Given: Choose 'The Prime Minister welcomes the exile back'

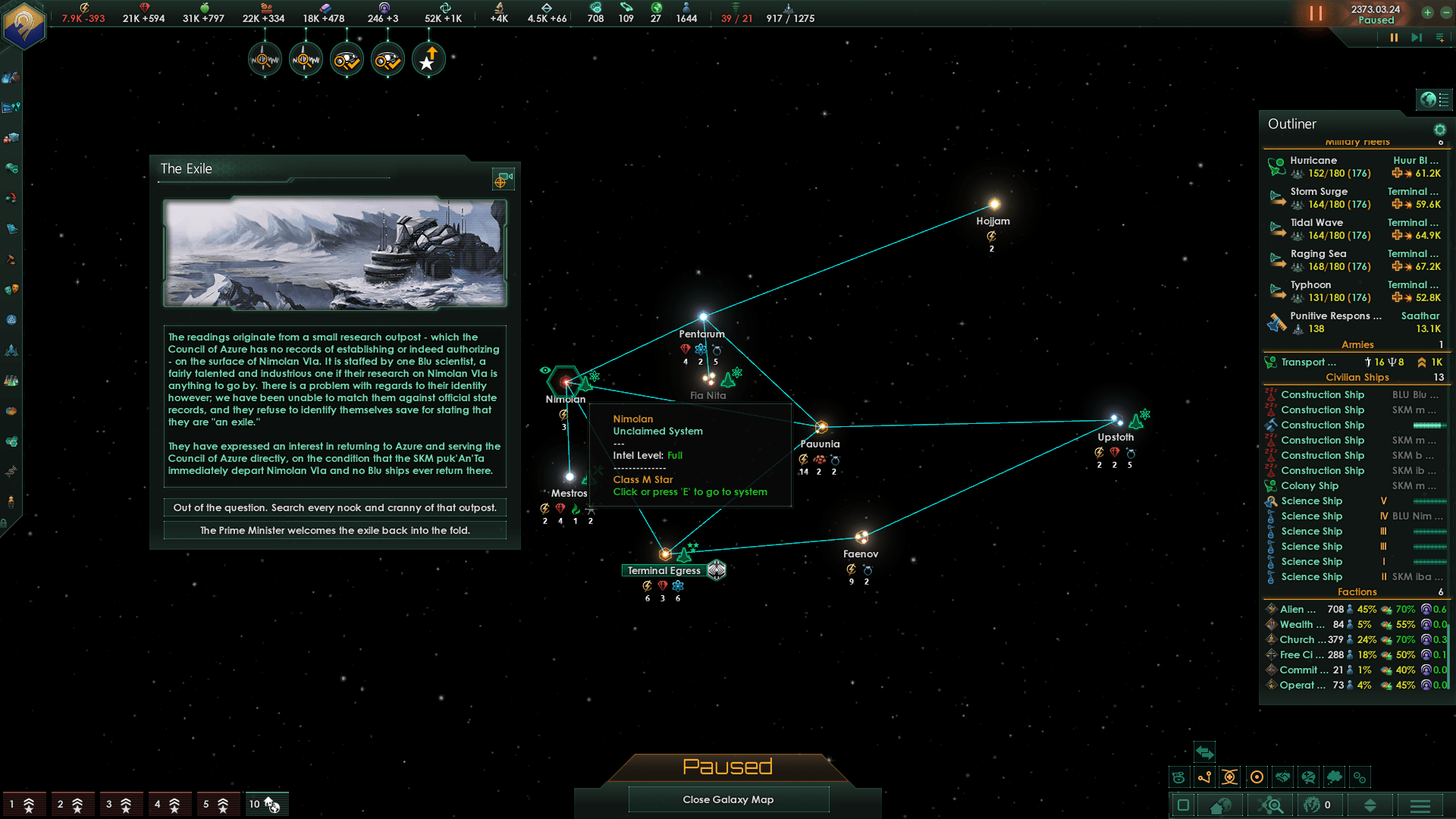Looking at the screenshot, I should pyautogui.click(x=334, y=530).
